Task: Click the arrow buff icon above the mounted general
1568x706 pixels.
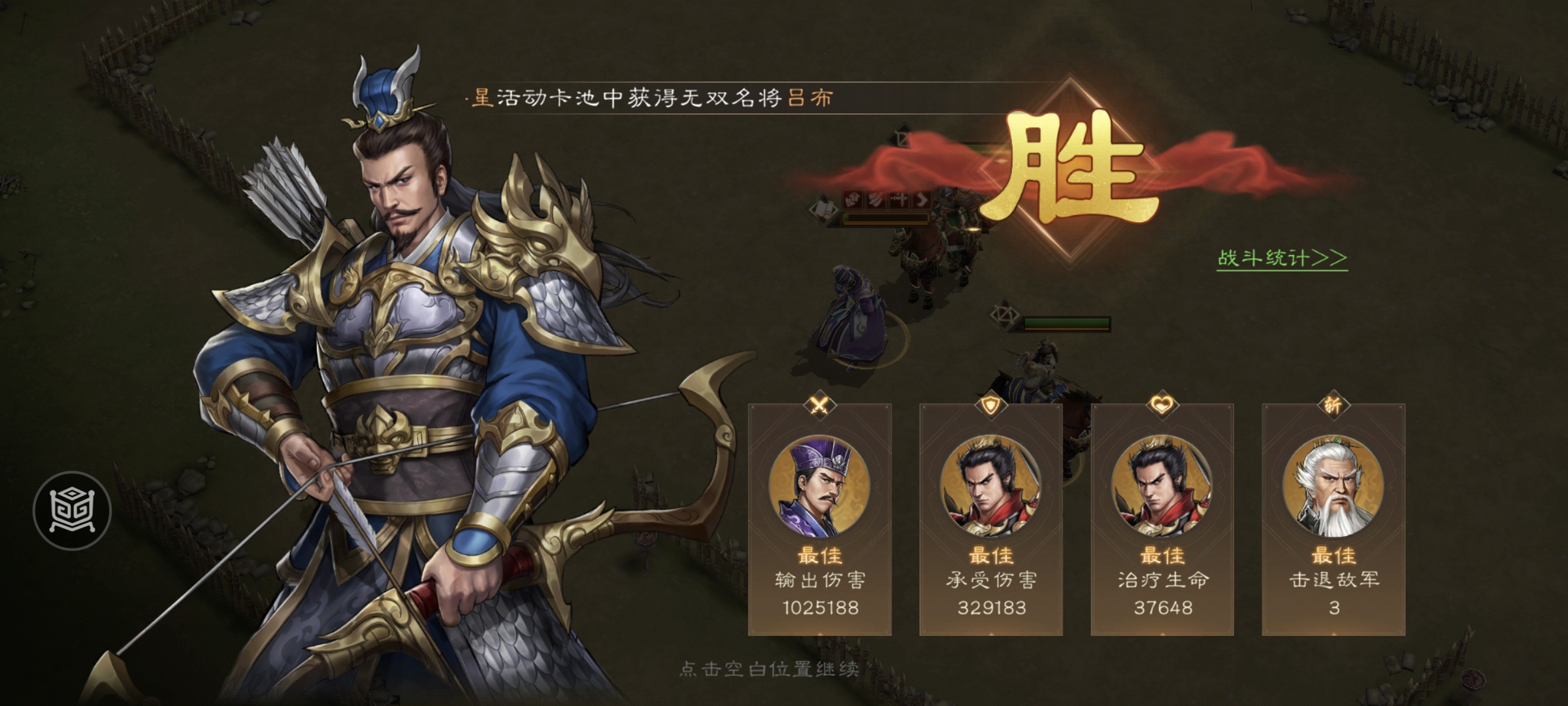Action: point(923,200)
